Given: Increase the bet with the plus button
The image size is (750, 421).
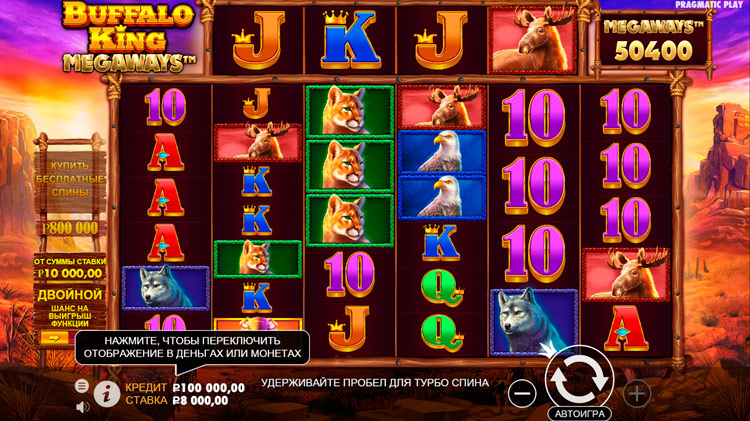Looking at the screenshot, I should tap(637, 393).
